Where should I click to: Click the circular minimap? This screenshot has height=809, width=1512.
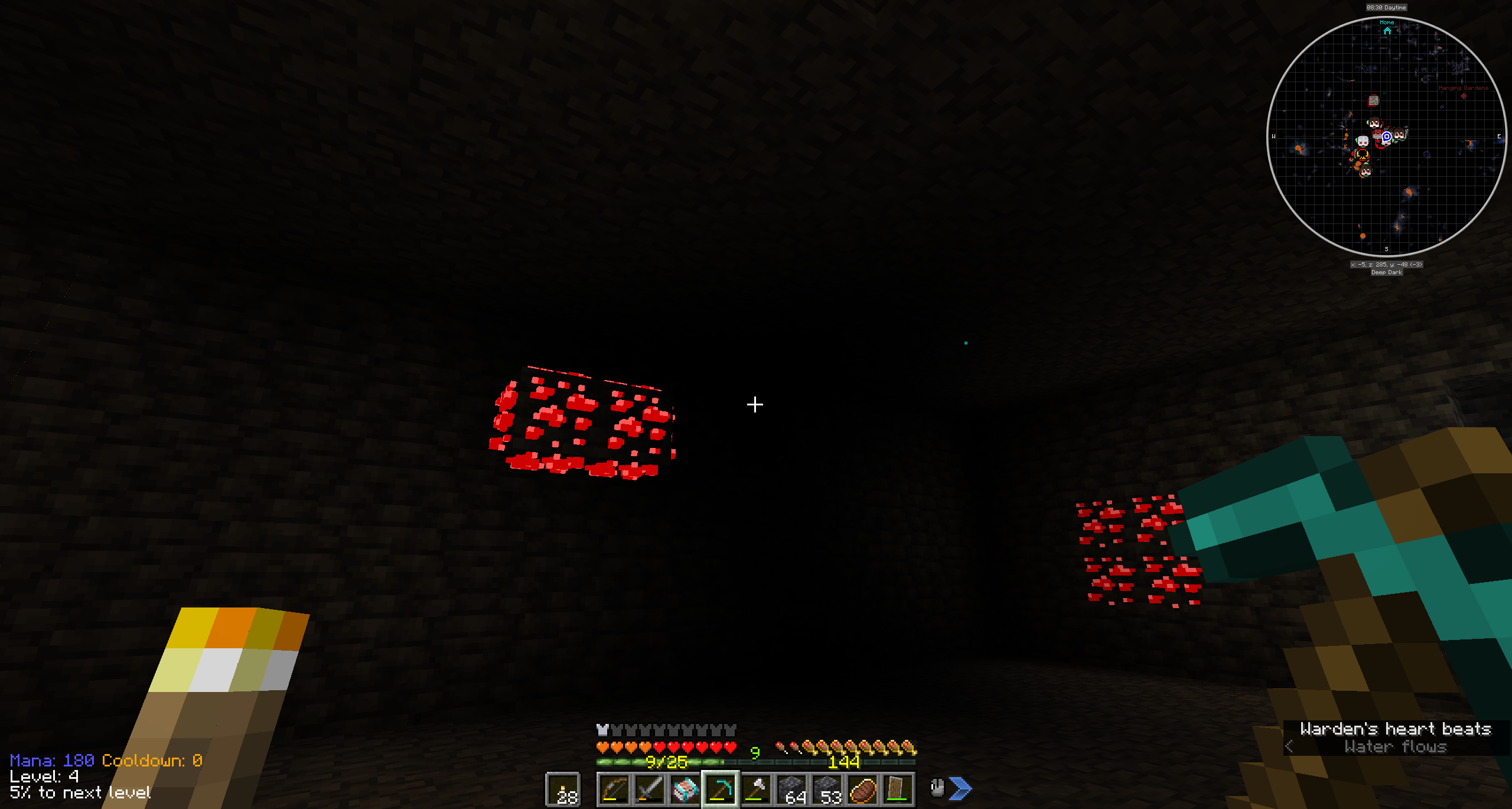pyautogui.click(x=1386, y=137)
